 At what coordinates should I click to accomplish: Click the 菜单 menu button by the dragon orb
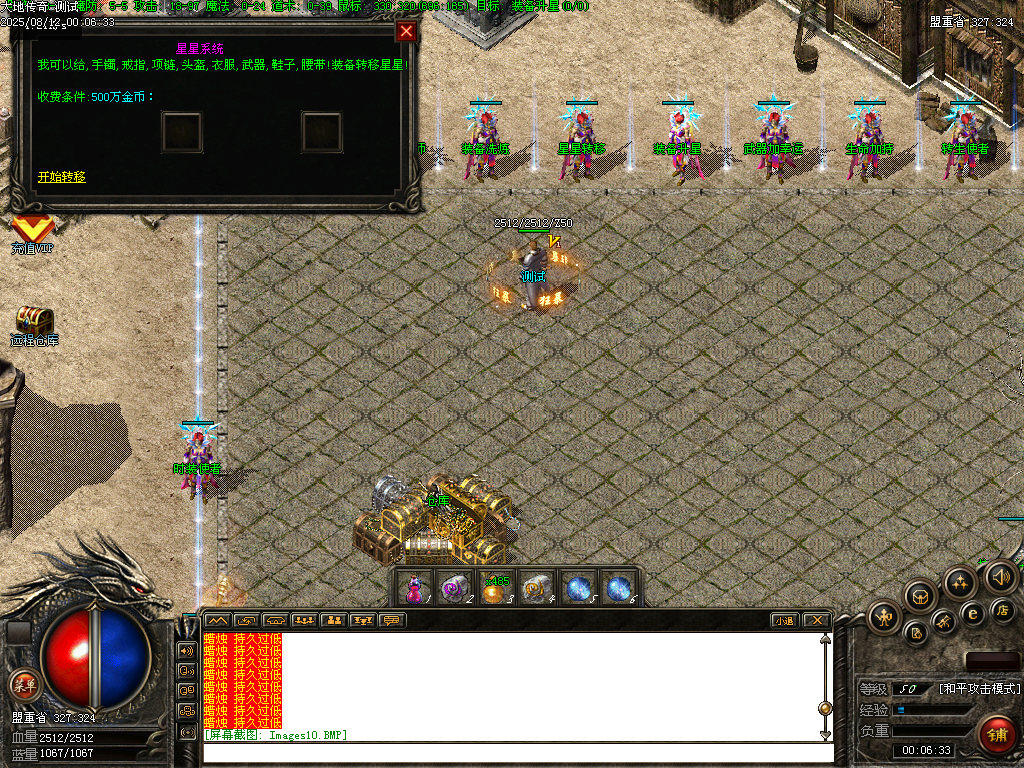pyautogui.click(x=22, y=685)
